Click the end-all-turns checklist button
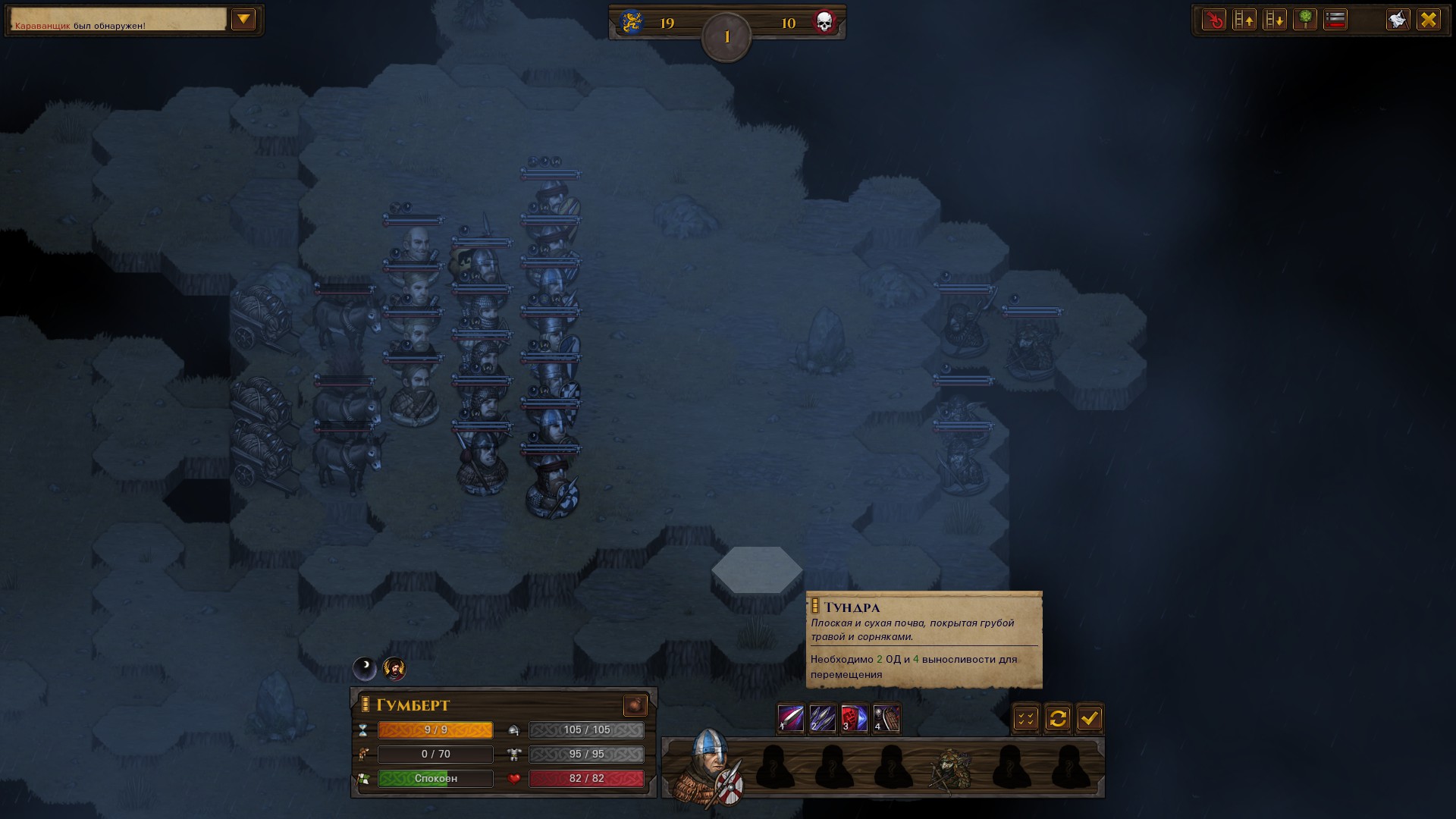Screen dimensions: 1456x819 (x=1026, y=718)
